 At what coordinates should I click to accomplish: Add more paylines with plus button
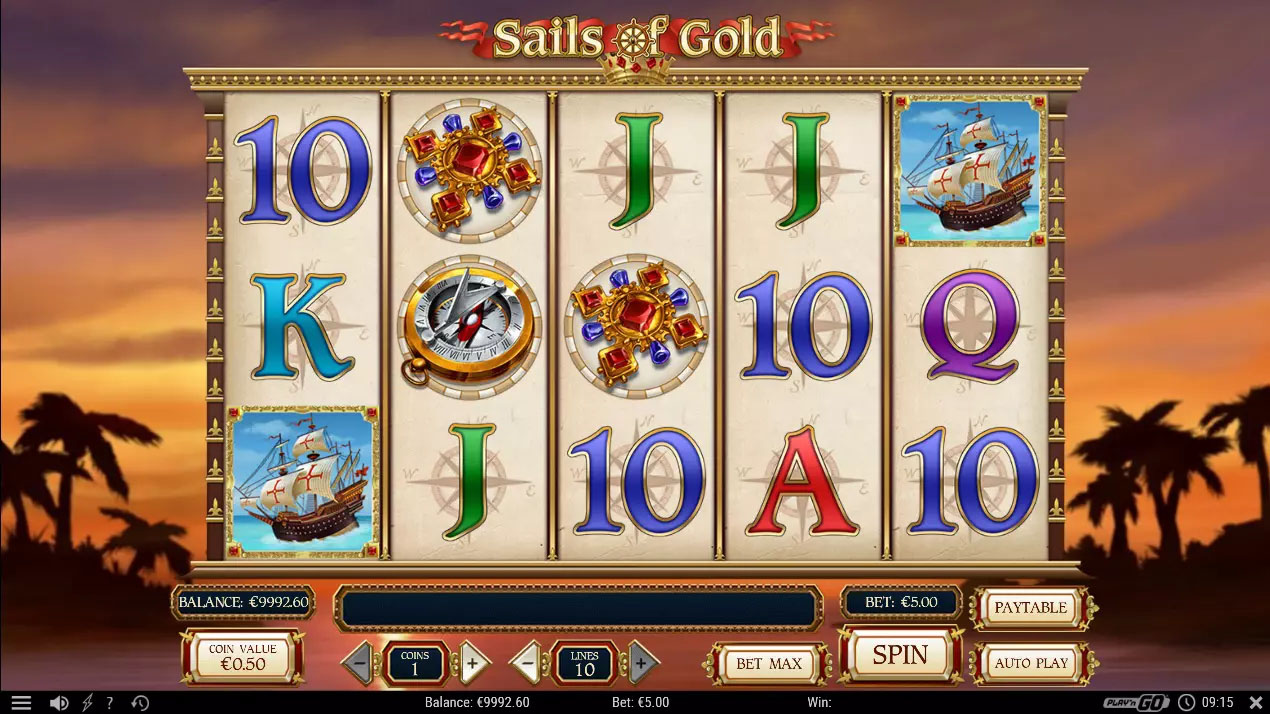click(642, 662)
